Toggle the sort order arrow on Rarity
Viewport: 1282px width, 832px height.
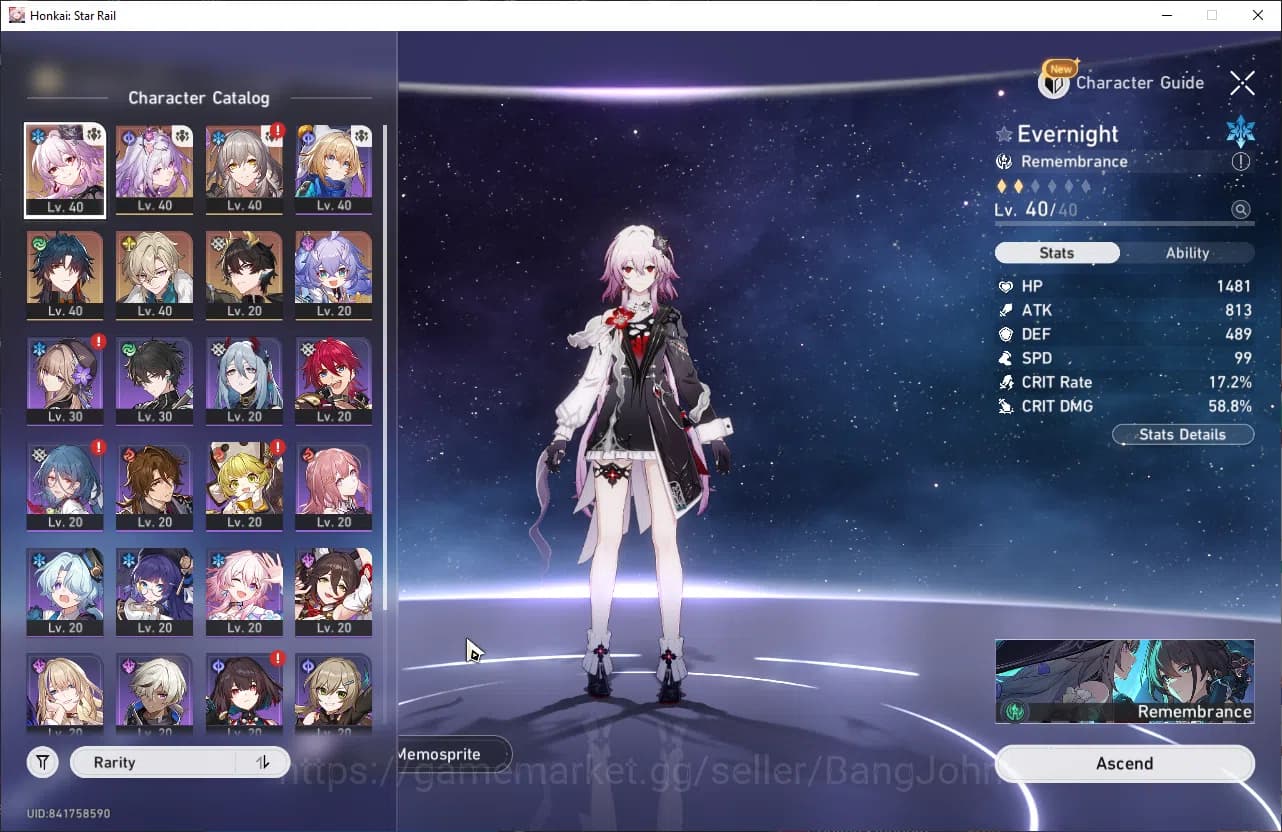click(262, 762)
